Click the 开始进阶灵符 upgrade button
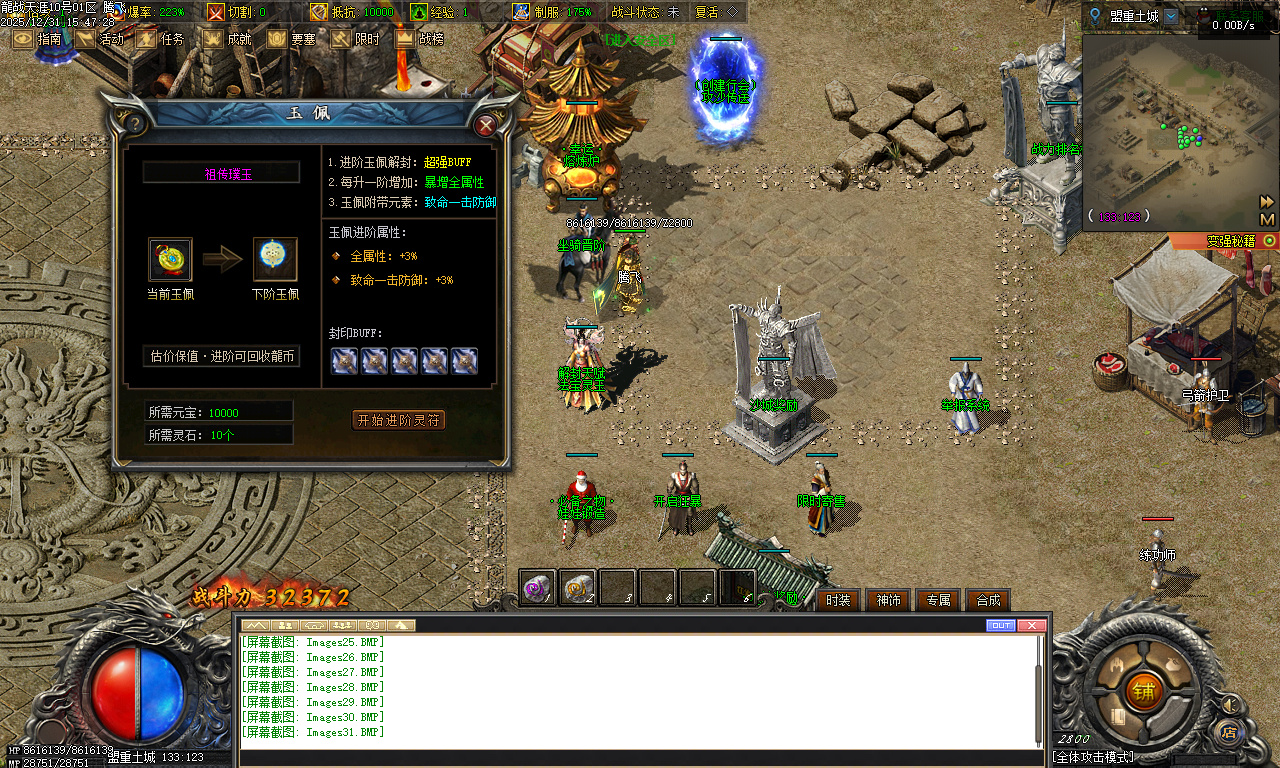Screen dimensions: 1280x768 399,420
